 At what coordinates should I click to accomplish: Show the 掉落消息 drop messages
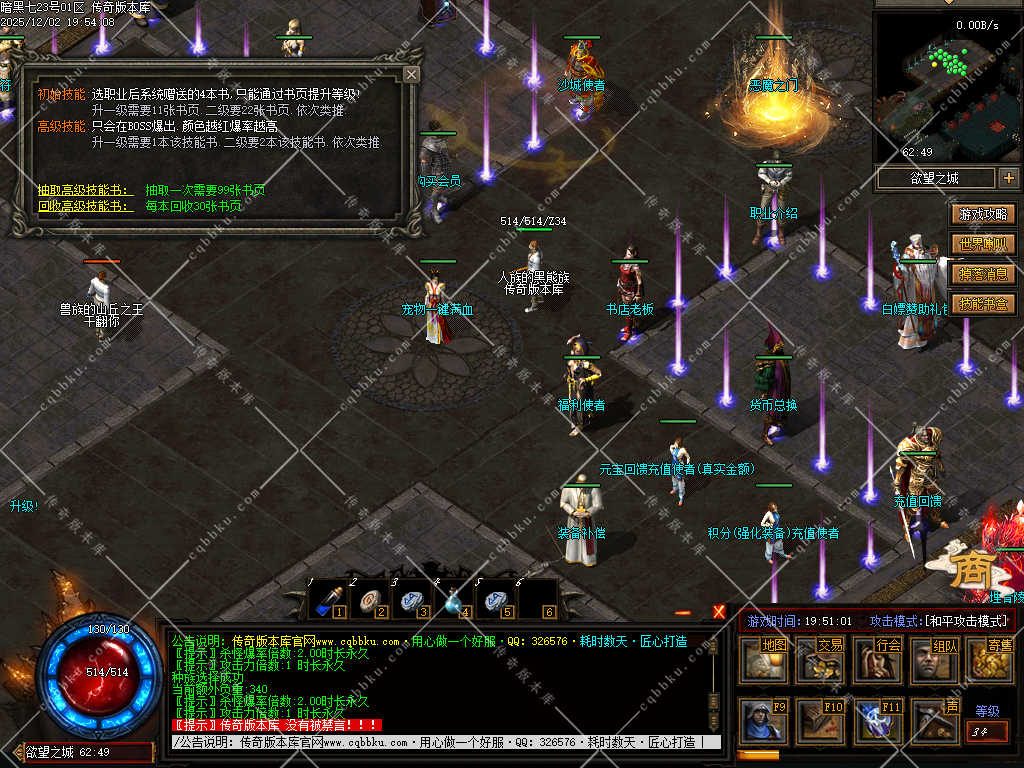coord(983,274)
